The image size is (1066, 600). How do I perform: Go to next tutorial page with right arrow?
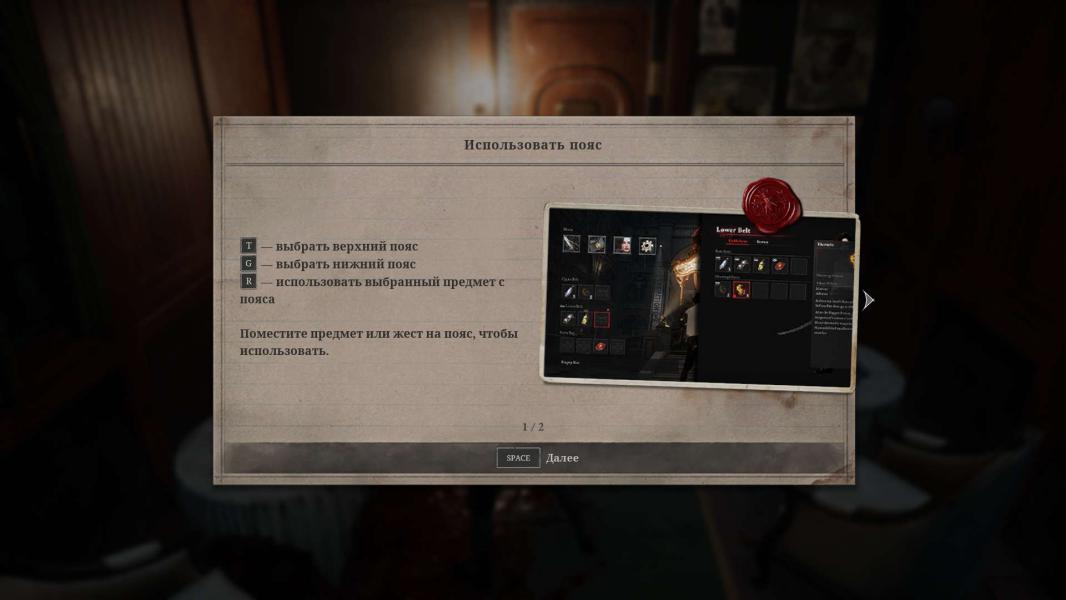click(868, 300)
